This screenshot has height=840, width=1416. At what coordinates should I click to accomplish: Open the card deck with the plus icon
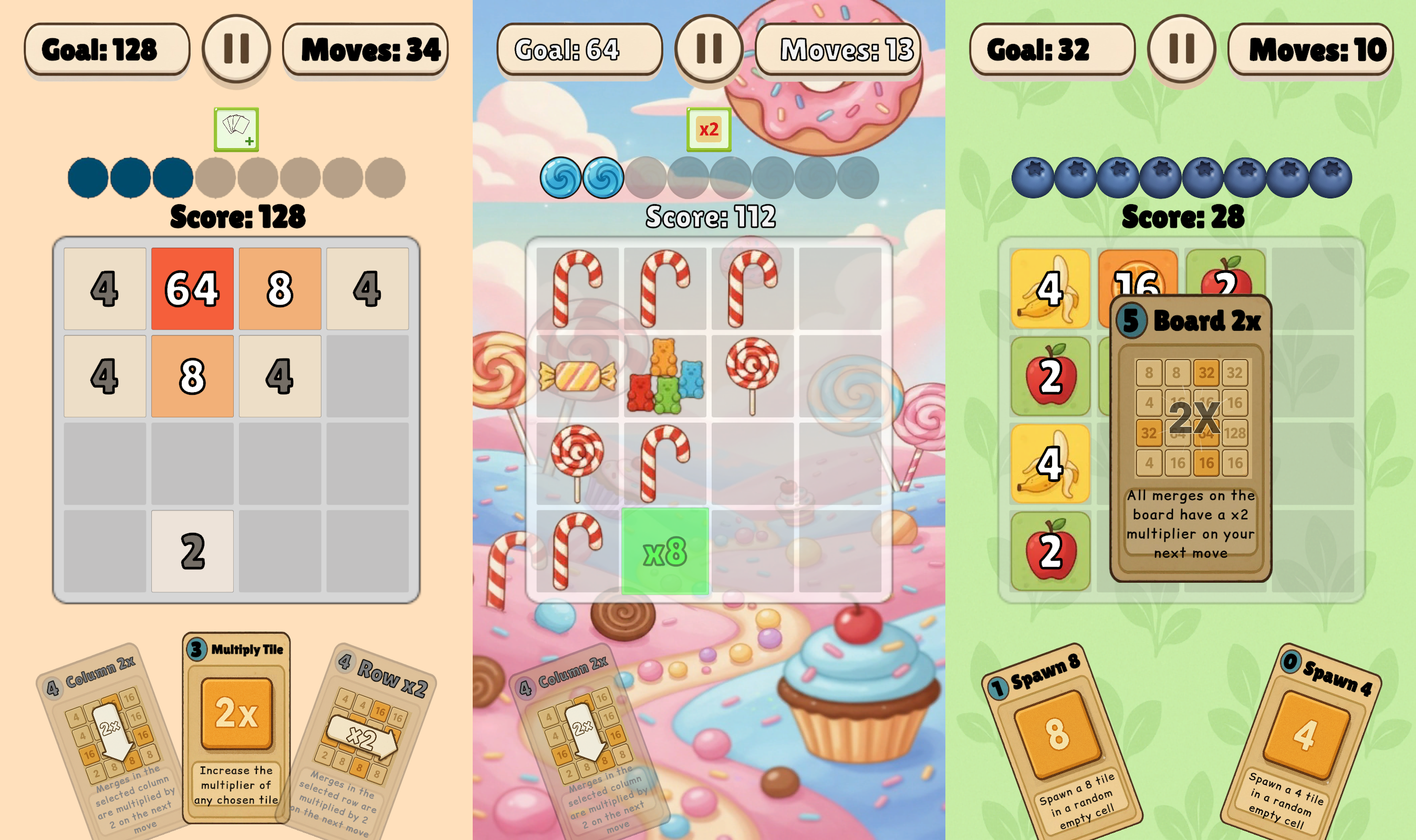pos(237,128)
